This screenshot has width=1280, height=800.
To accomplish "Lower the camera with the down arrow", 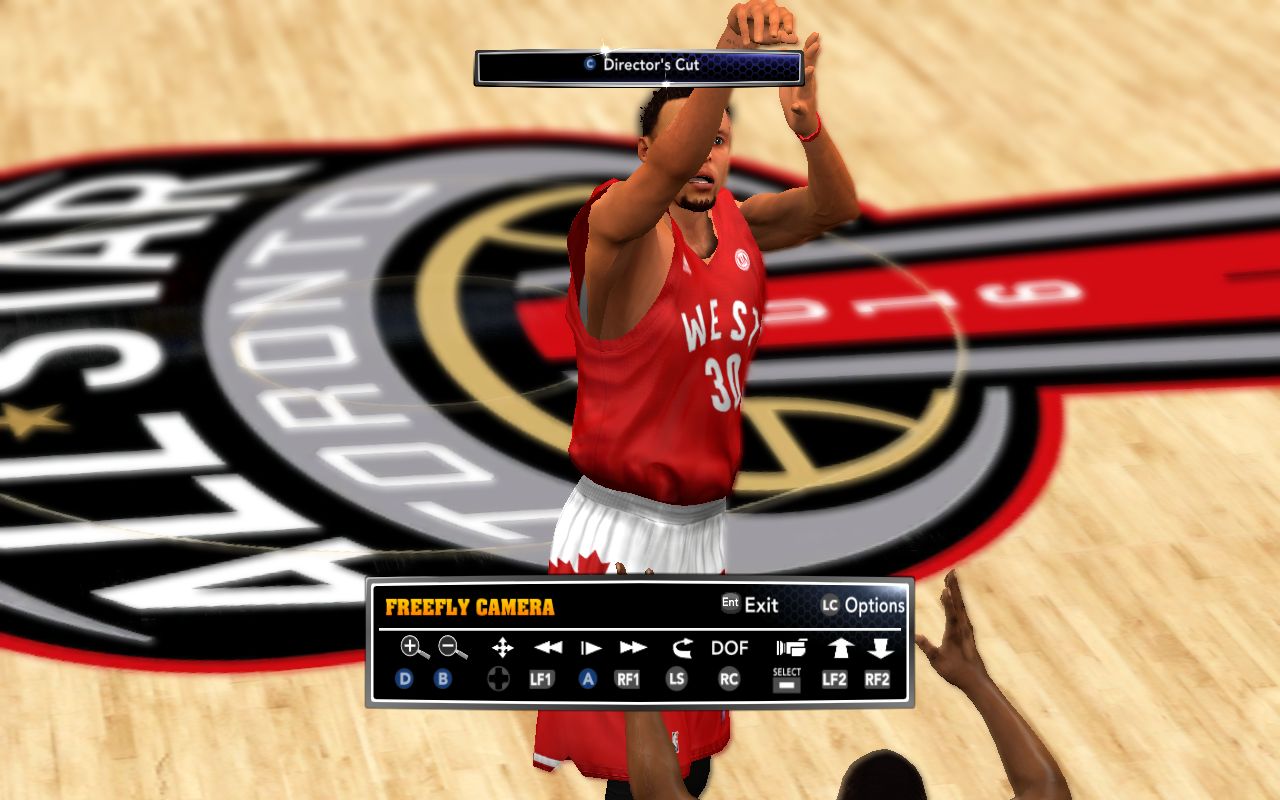I will (x=880, y=648).
